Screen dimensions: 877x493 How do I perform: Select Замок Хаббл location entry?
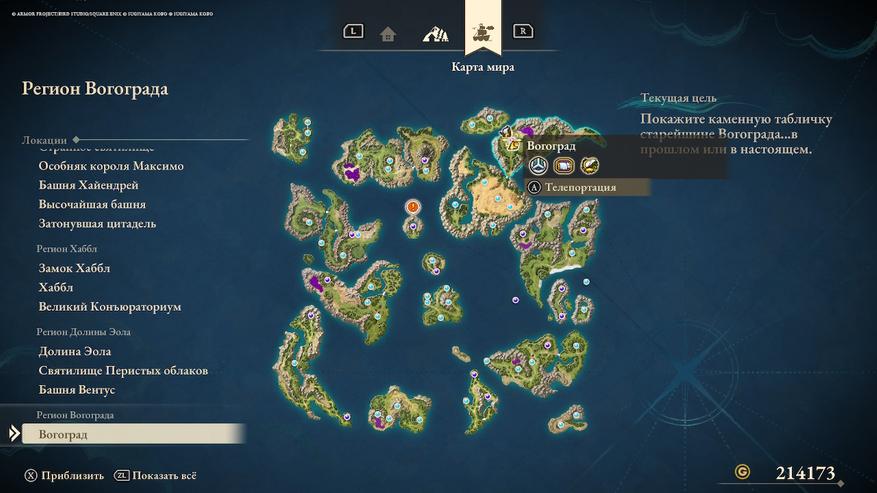coord(74,268)
